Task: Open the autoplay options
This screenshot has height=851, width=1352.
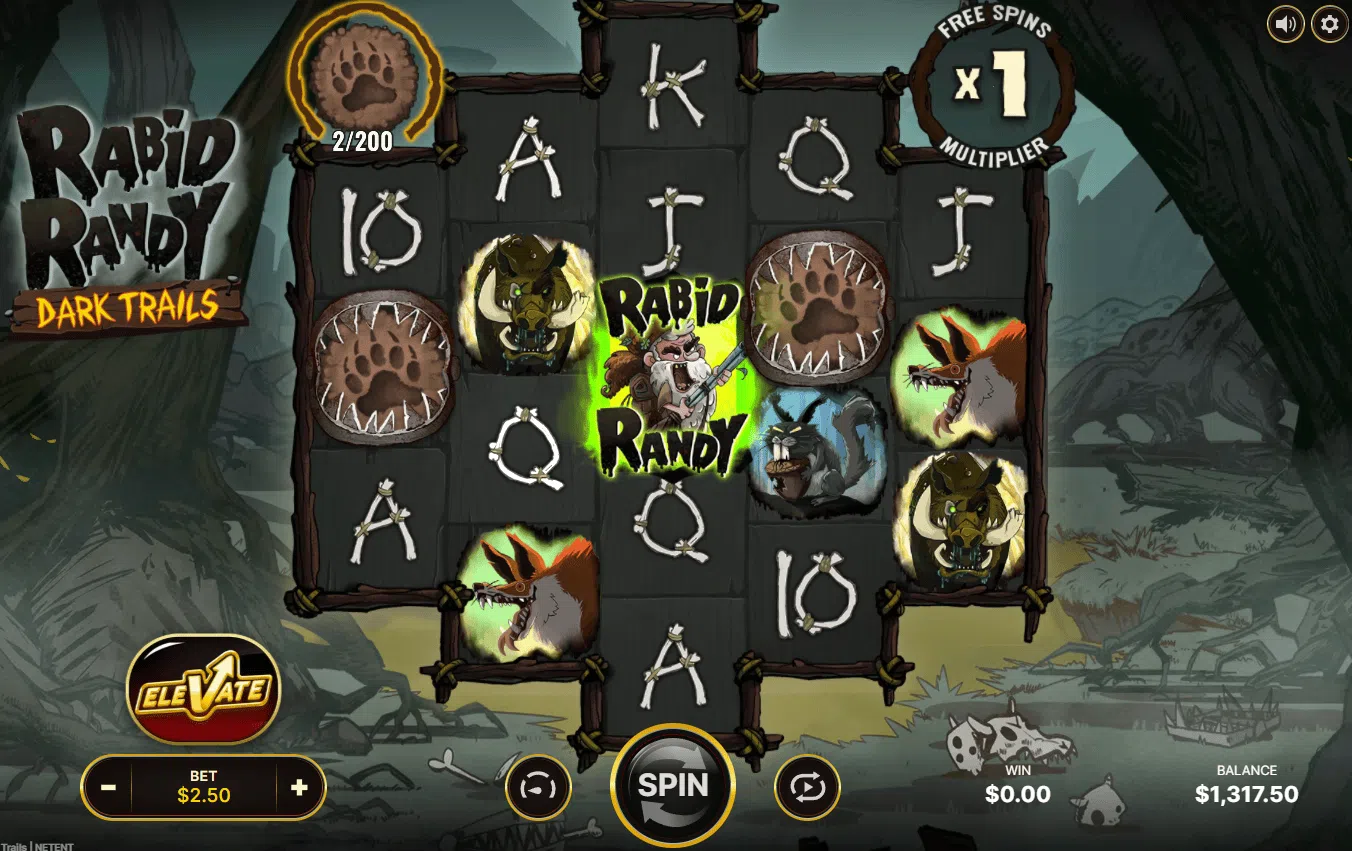Action: tap(807, 788)
